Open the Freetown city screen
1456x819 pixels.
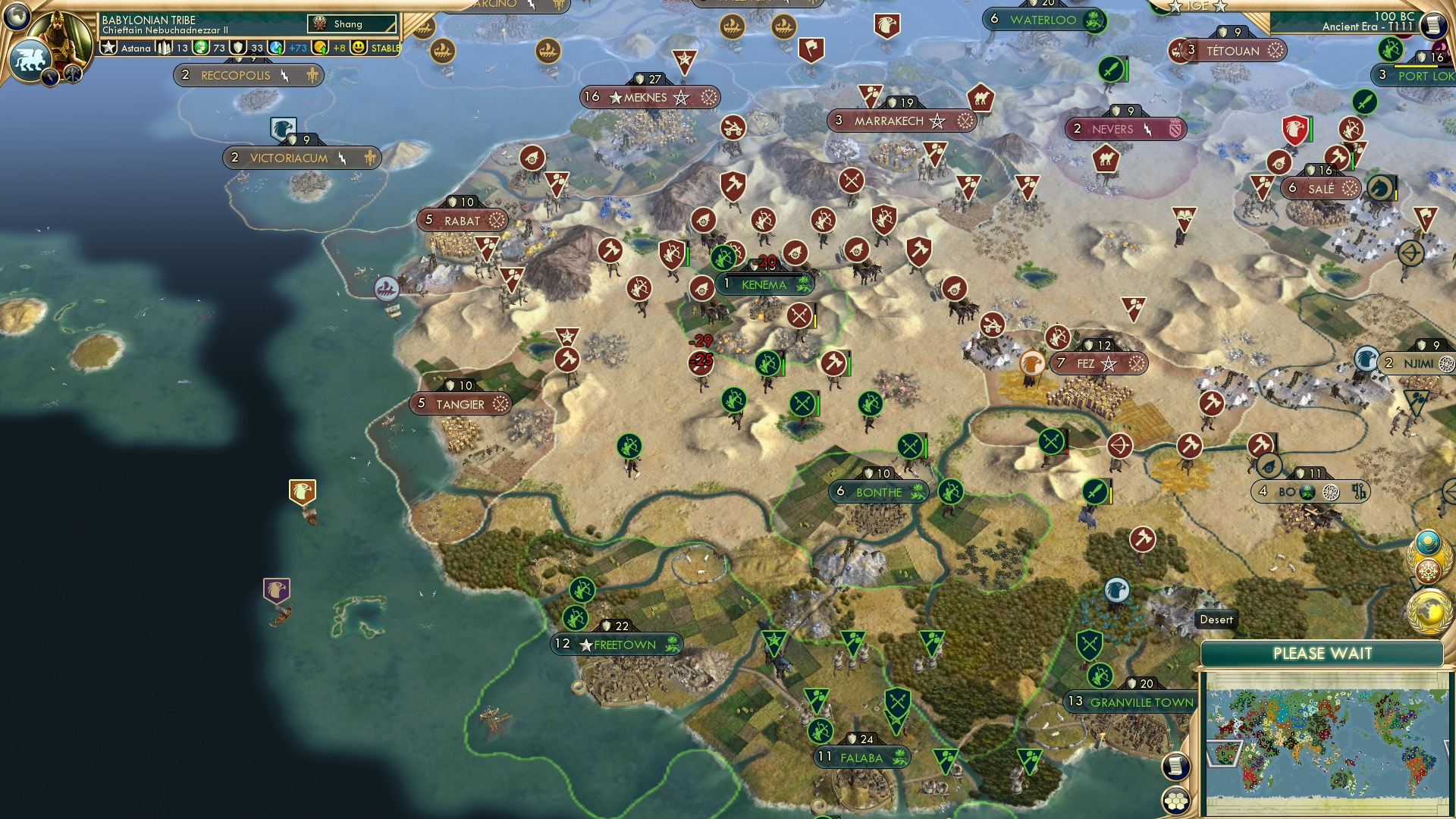[x=616, y=644]
